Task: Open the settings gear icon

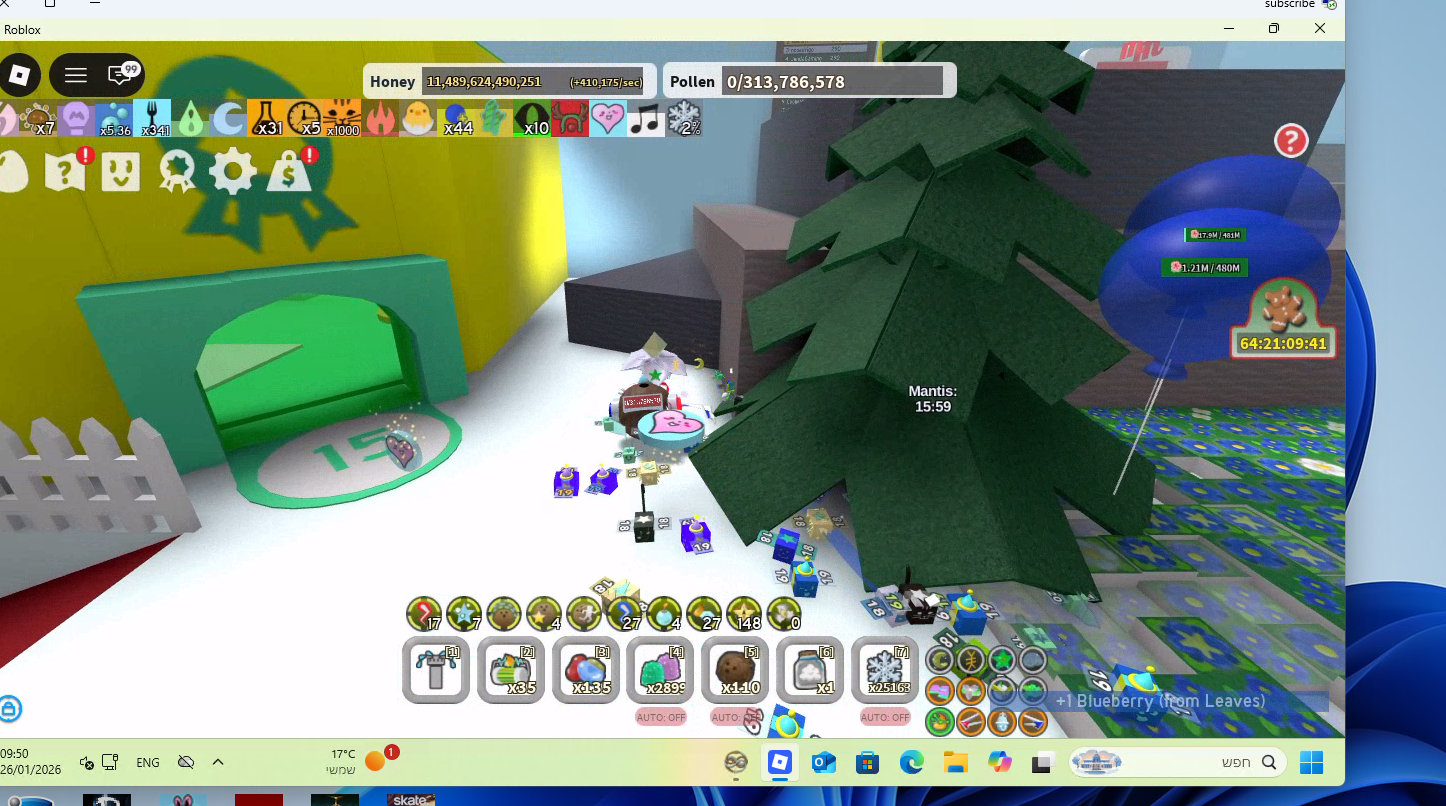Action: pyautogui.click(x=233, y=170)
